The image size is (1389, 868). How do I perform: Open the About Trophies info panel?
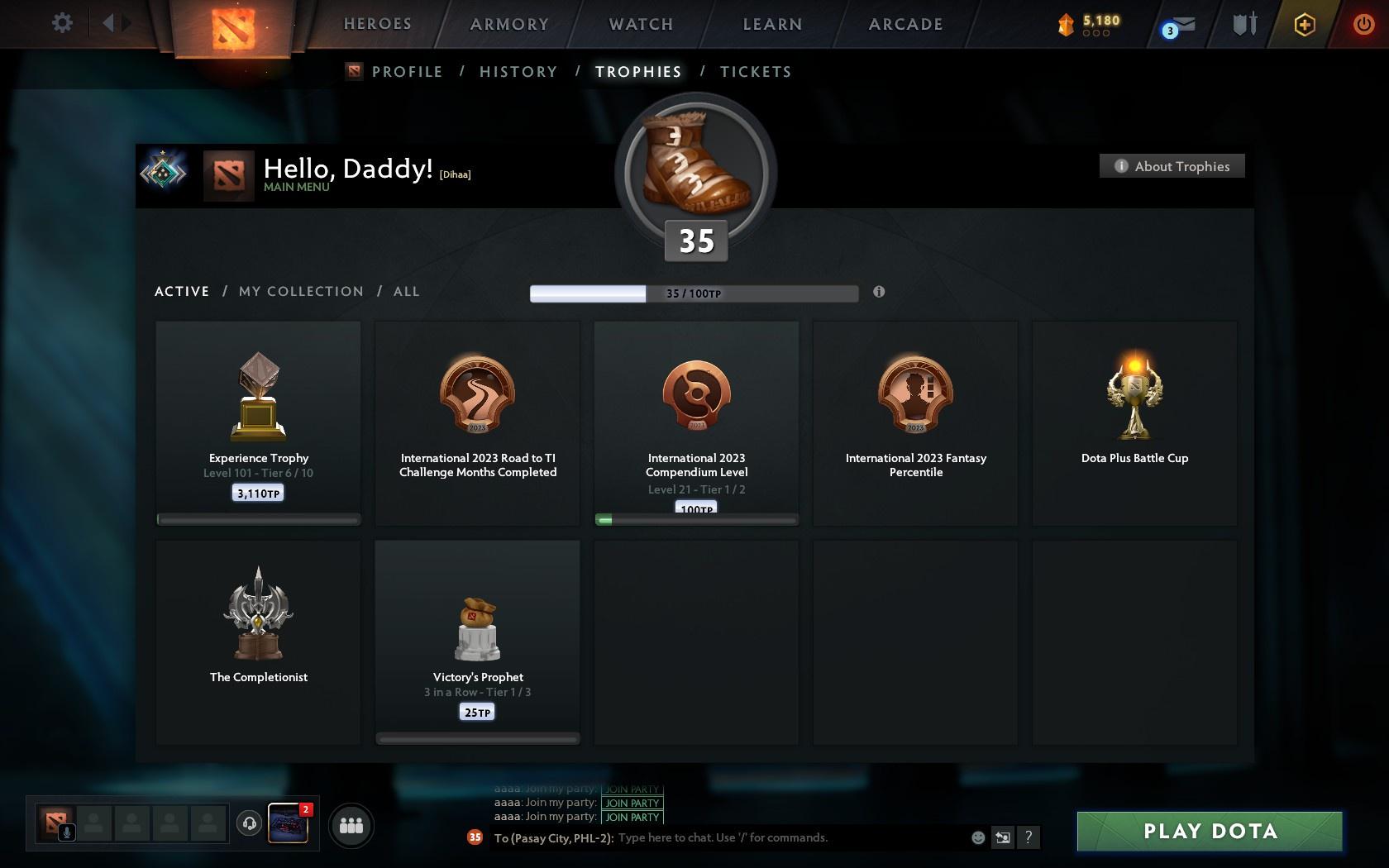(1171, 165)
